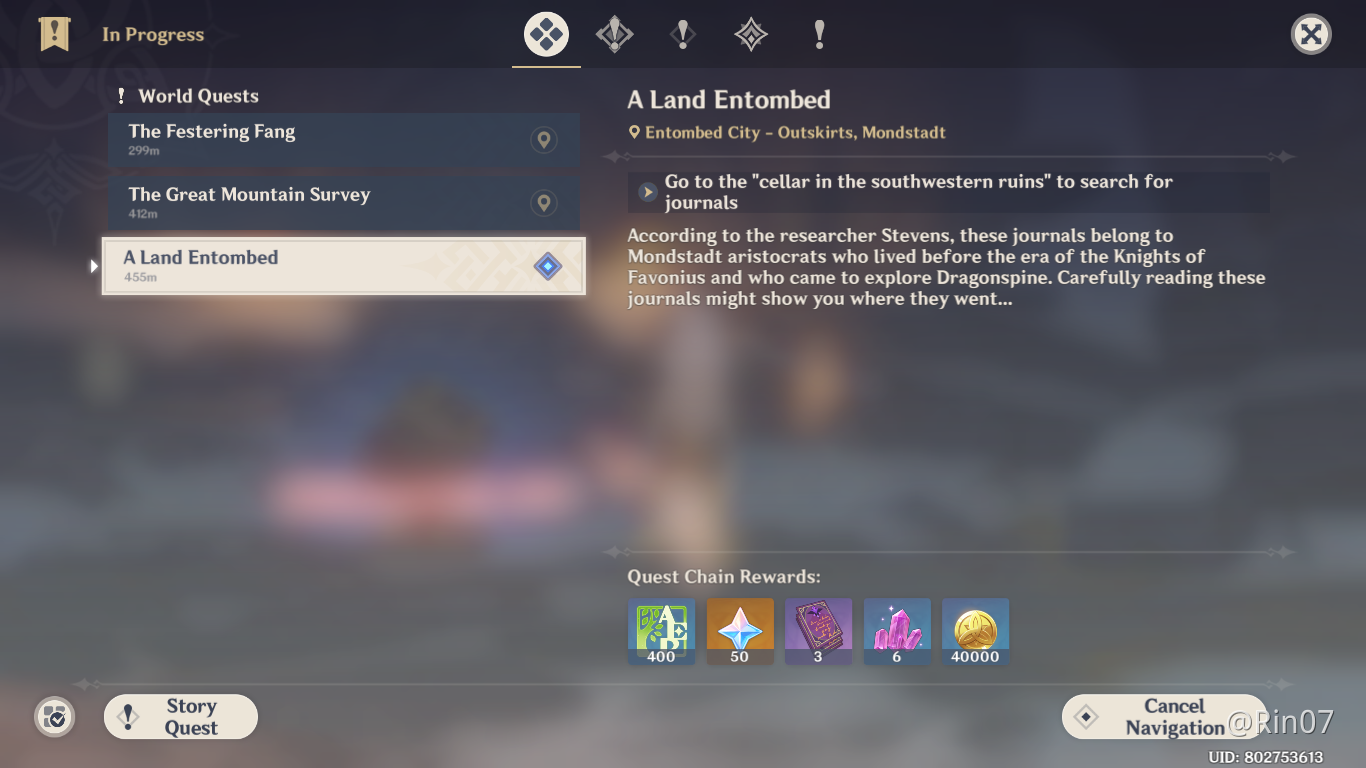Viewport: 1366px width, 768px height.
Task: Click the navigation diamond on A Land Entombed
Action: pyautogui.click(x=547, y=266)
